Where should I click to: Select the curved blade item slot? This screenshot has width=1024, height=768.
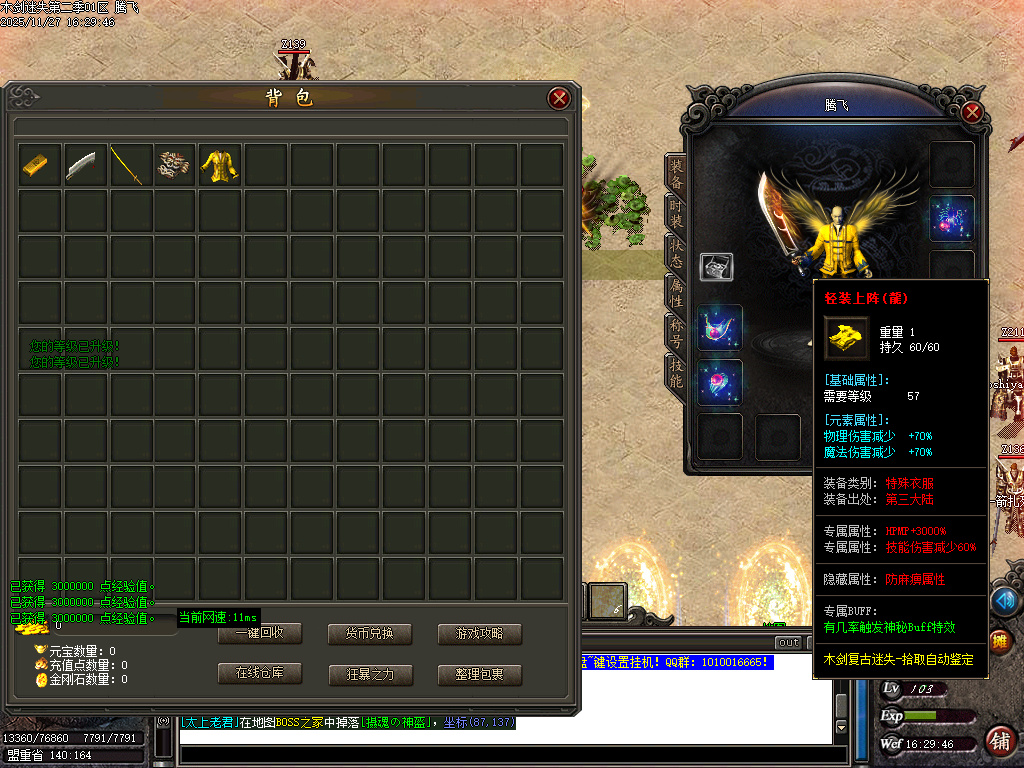point(81,164)
